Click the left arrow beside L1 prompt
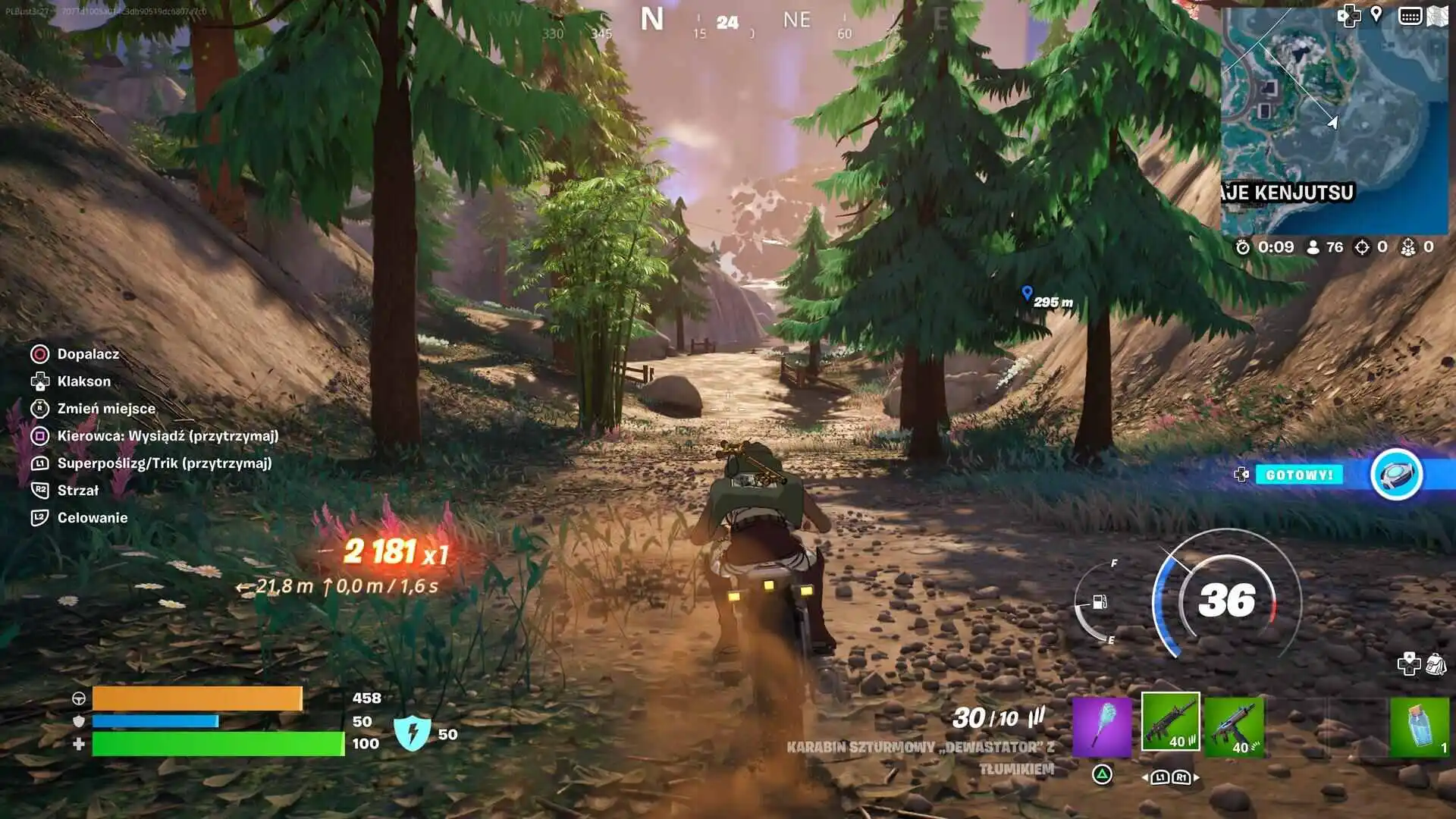The image size is (1456, 819). pos(1144,778)
